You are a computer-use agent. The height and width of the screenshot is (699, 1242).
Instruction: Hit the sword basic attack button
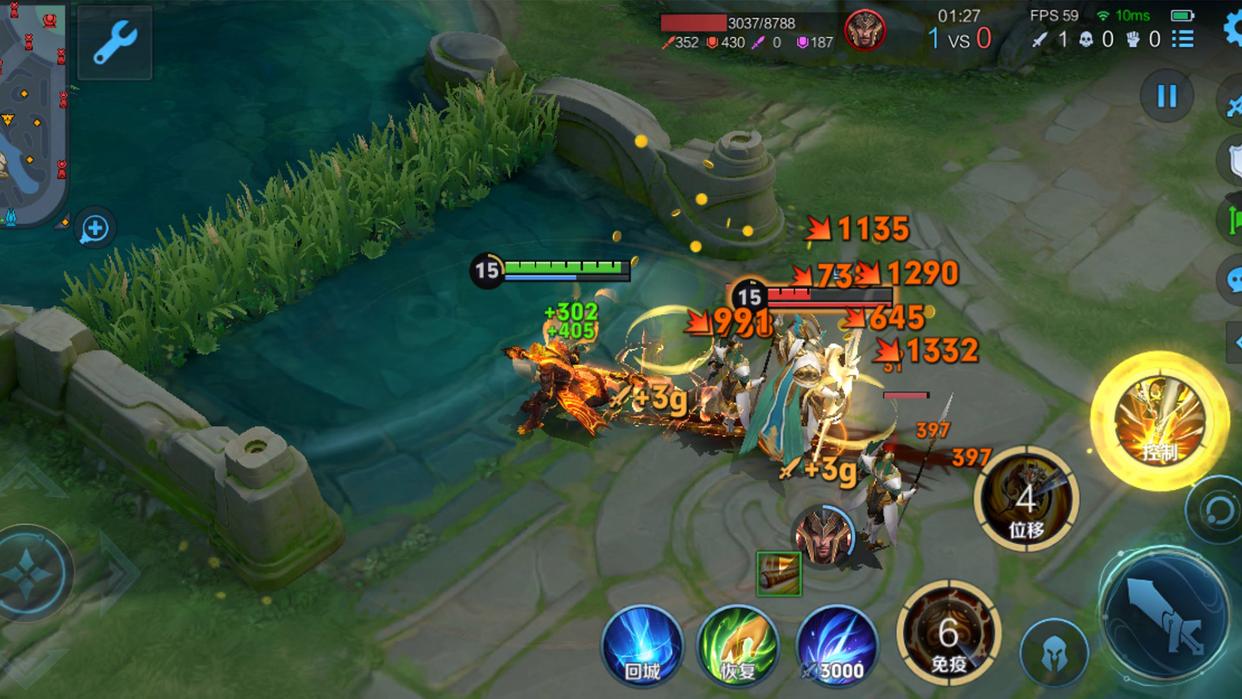click(1165, 613)
